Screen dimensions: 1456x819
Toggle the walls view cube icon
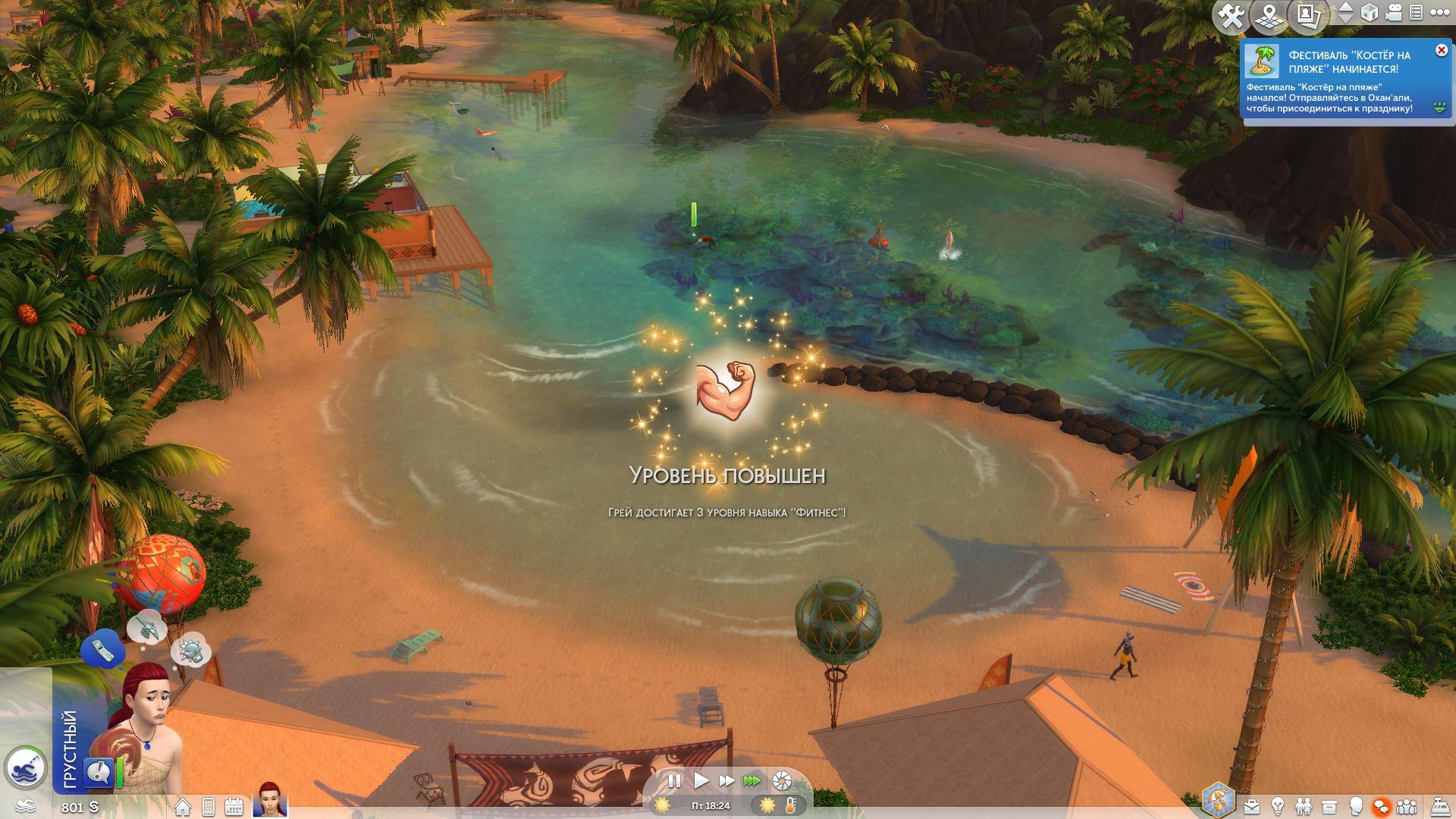point(1369,13)
